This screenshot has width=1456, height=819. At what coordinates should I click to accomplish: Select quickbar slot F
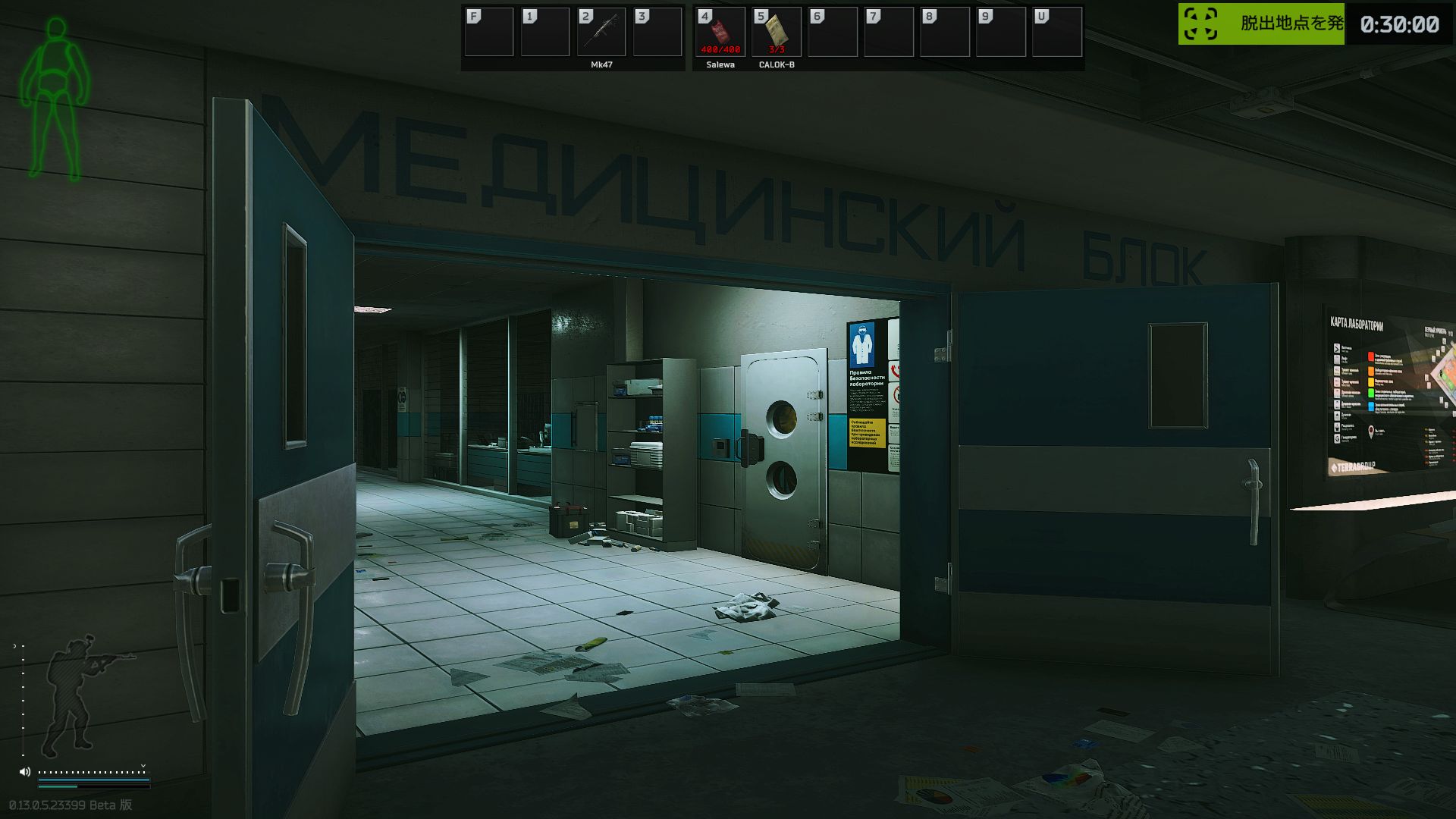pyautogui.click(x=491, y=32)
